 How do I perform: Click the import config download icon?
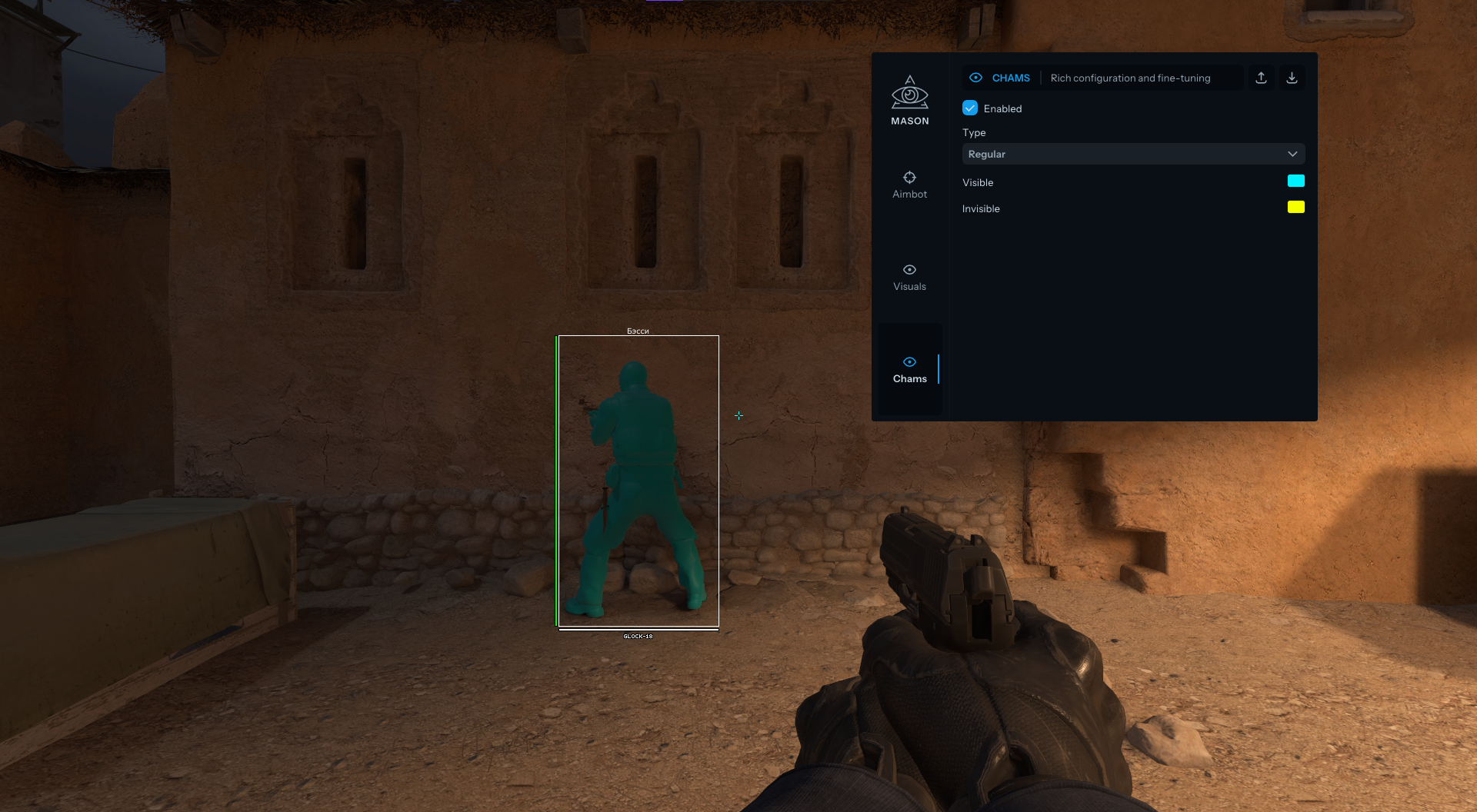point(1292,77)
